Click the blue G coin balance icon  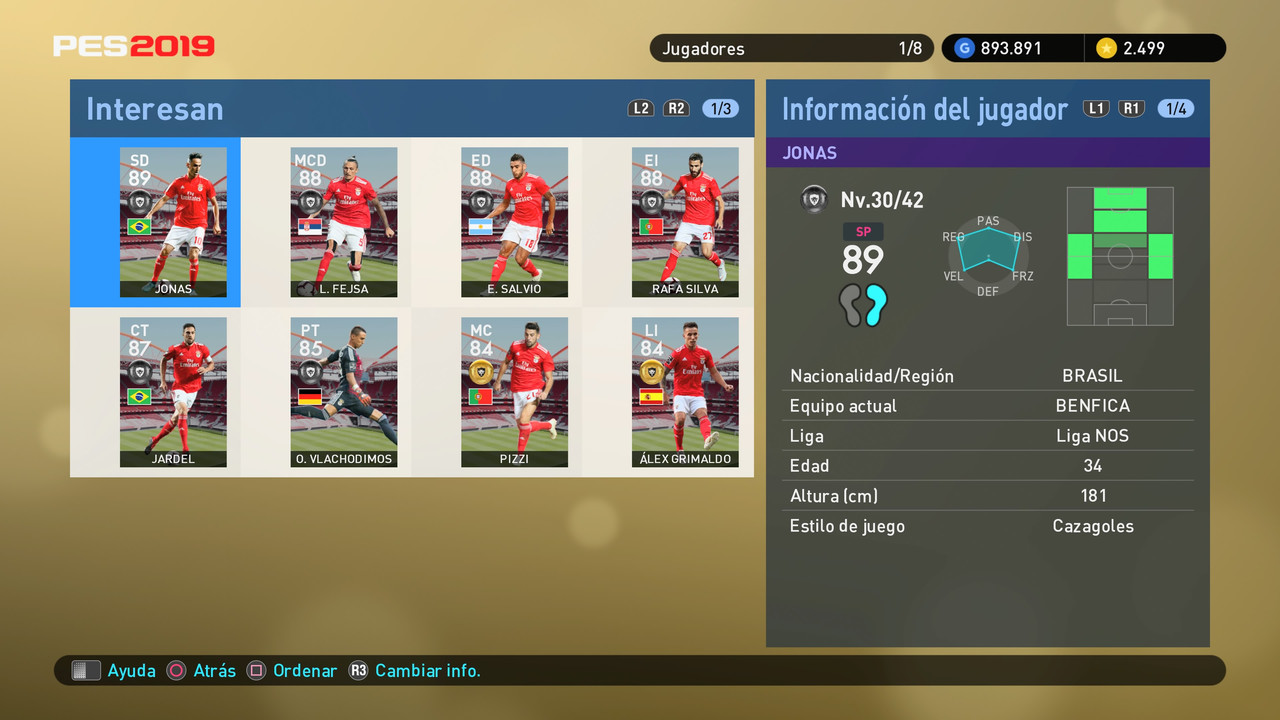(962, 47)
